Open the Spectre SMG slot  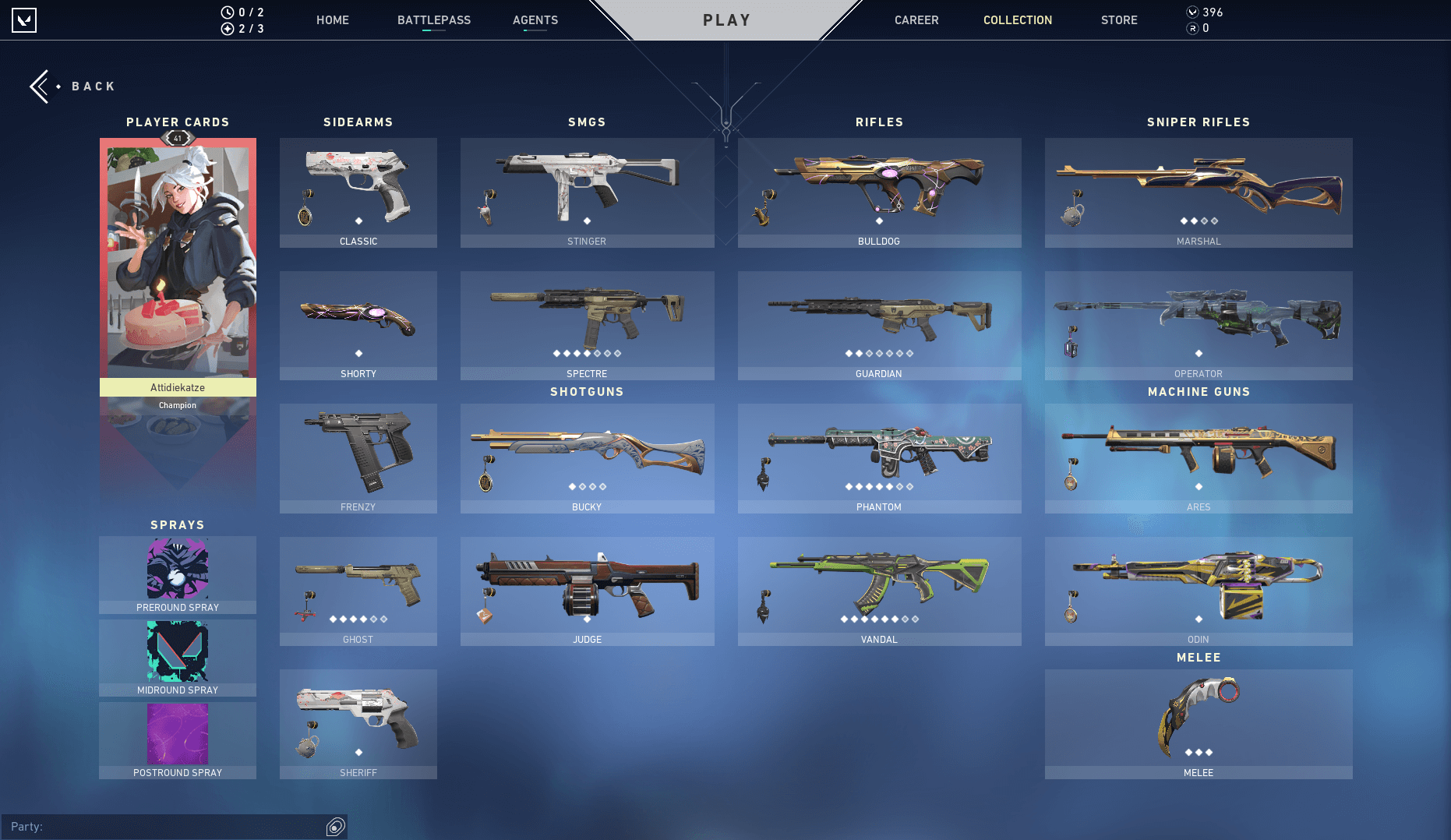click(x=587, y=325)
